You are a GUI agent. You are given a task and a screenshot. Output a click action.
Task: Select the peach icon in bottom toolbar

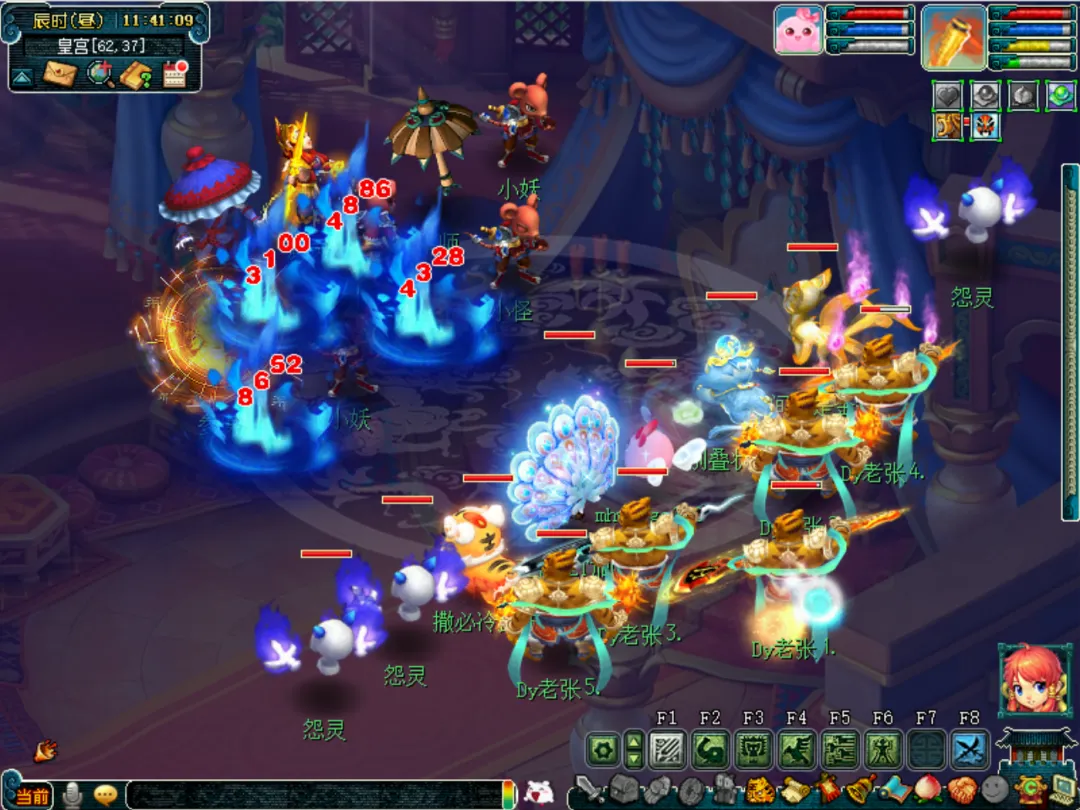(x=927, y=790)
